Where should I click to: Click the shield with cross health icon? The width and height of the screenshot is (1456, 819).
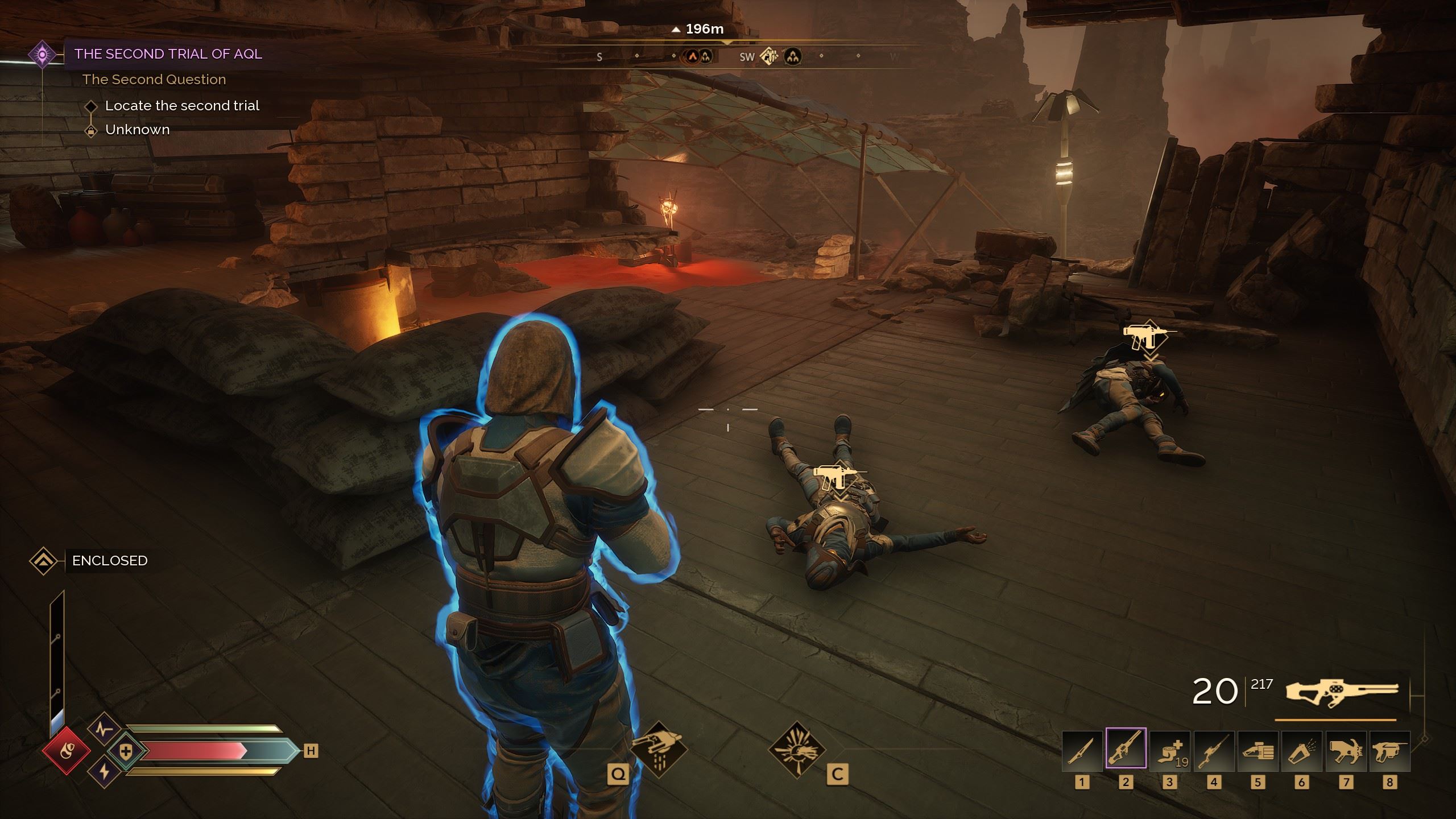click(126, 751)
